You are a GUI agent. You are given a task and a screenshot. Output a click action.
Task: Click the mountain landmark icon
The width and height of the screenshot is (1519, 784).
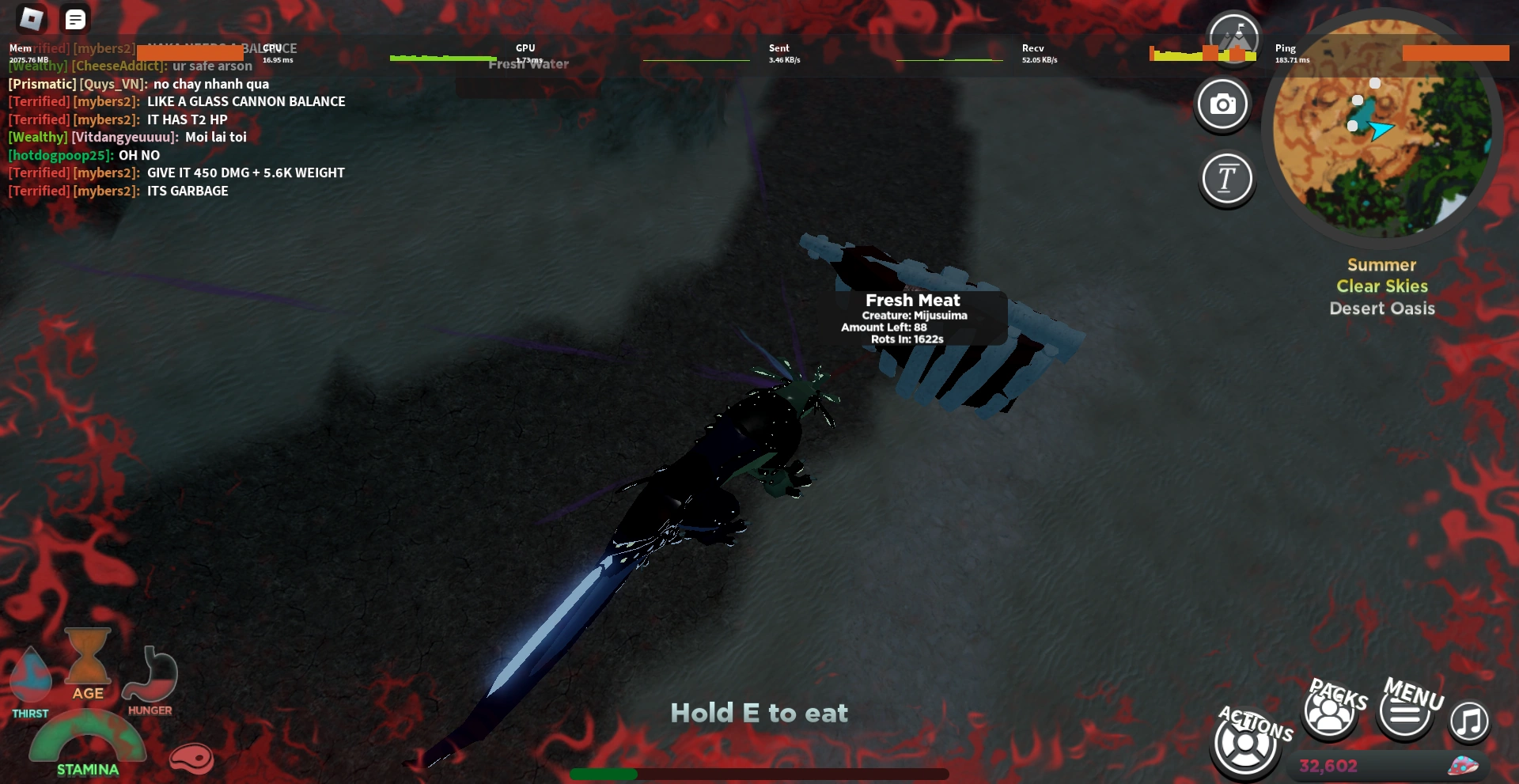point(1233,38)
